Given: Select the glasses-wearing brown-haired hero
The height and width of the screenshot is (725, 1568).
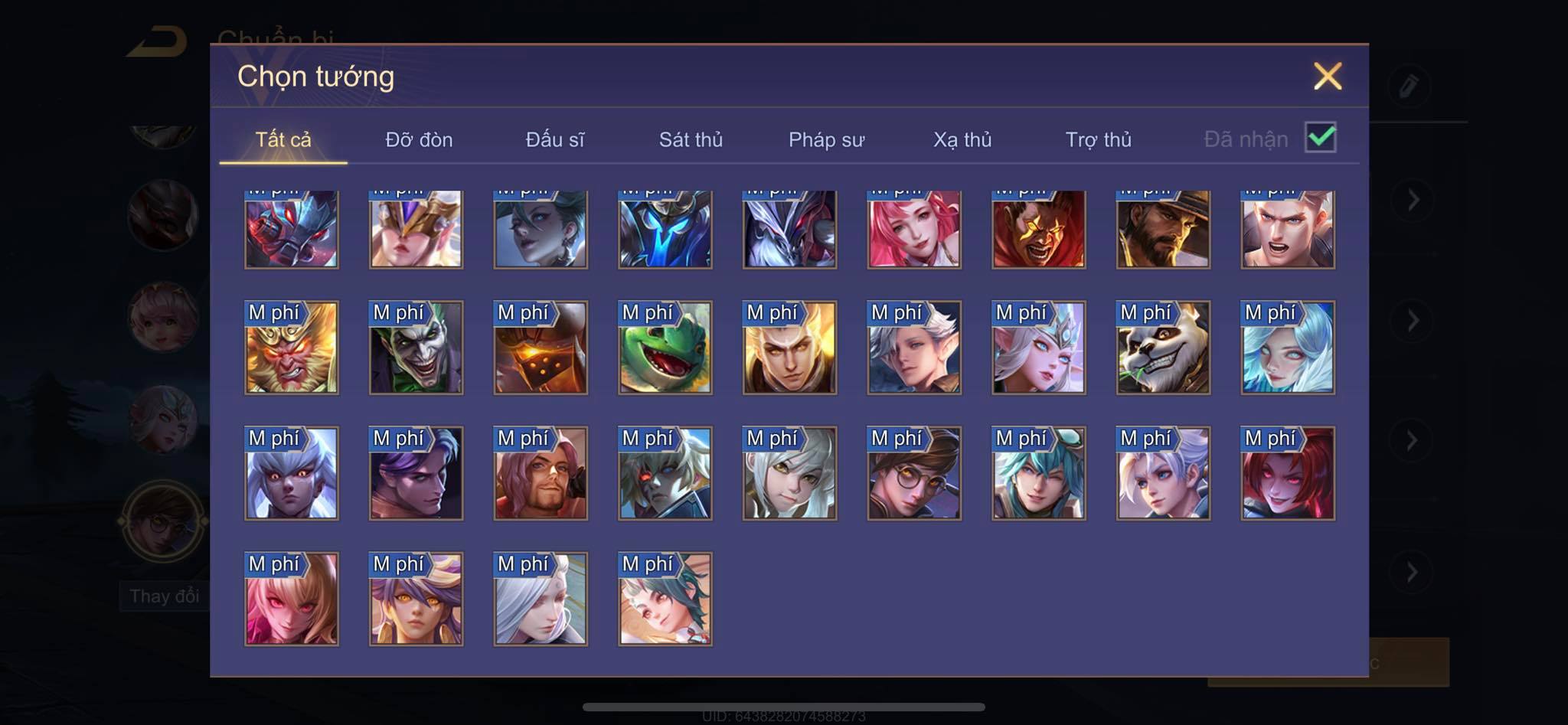Looking at the screenshot, I should coord(914,474).
